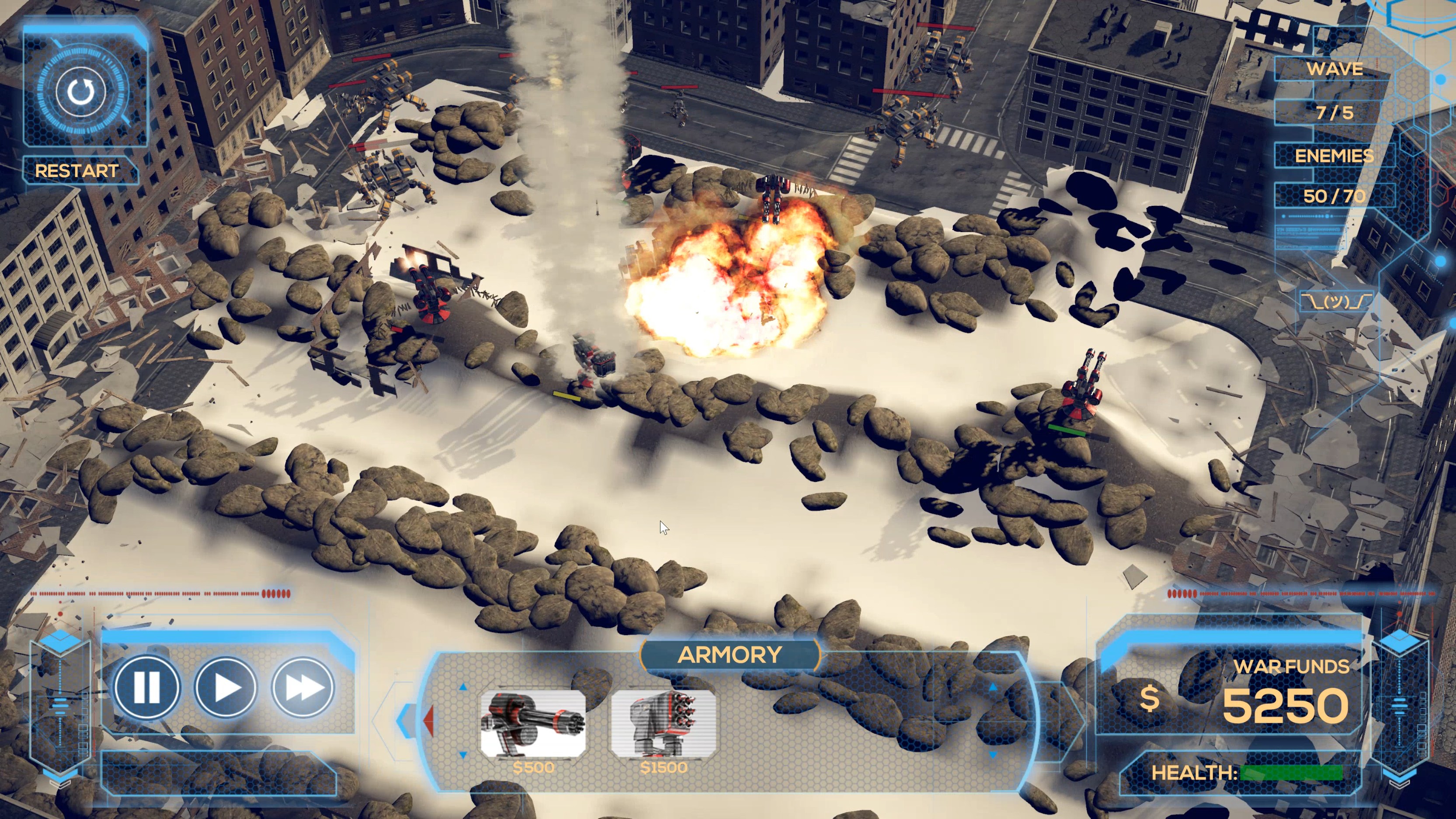Pause the game with the pause button
The width and height of the screenshot is (1456, 819).
(x=147, y=687)
